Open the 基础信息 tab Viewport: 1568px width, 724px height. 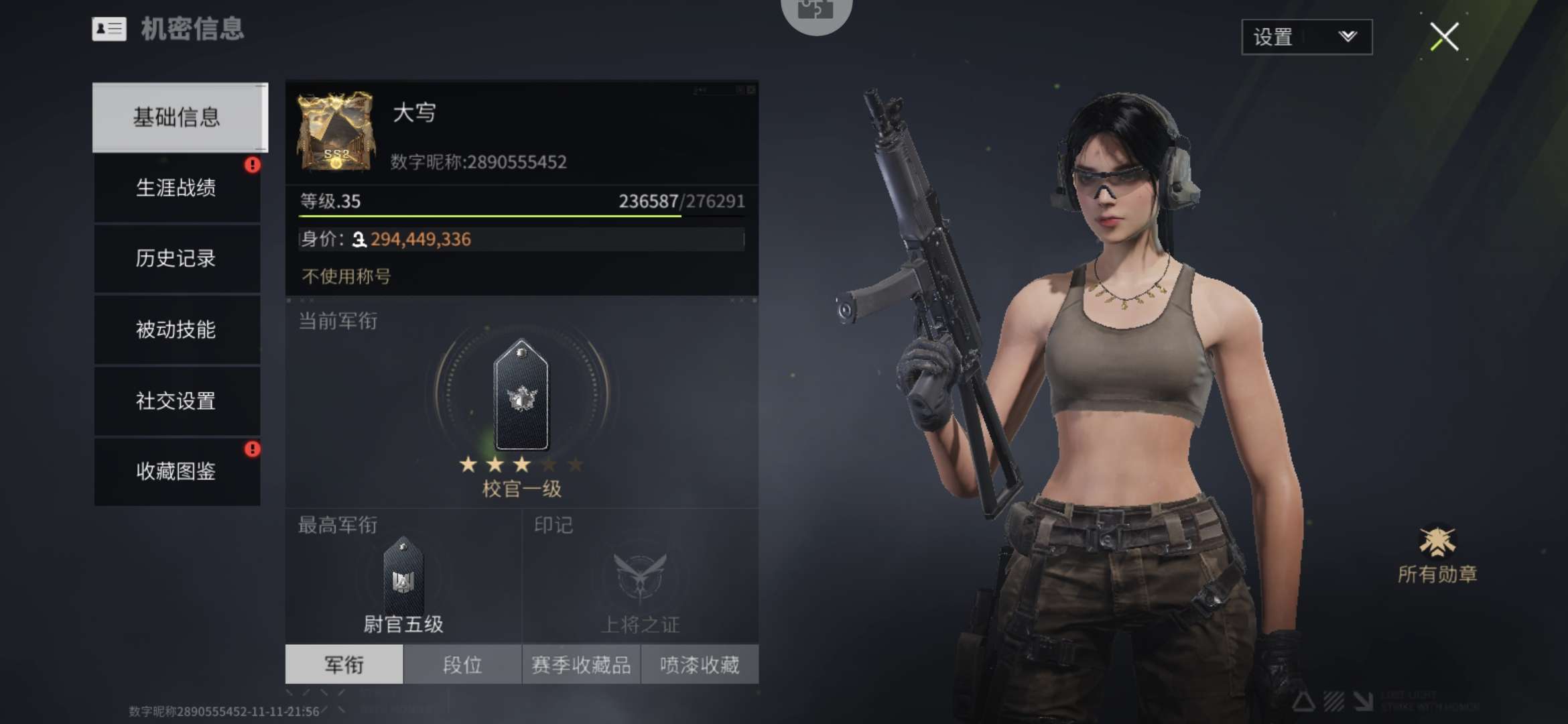pos(177,117)
